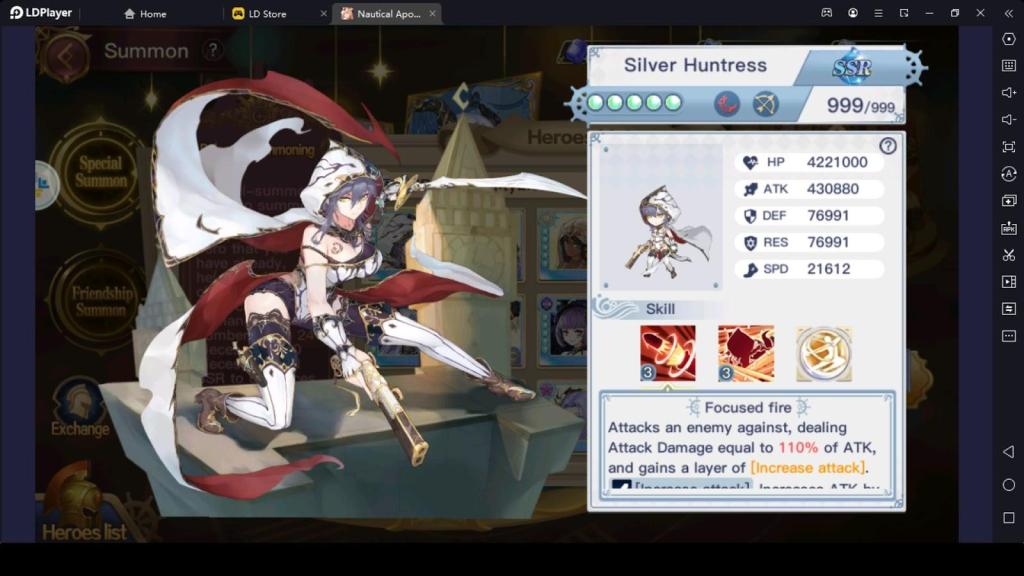Select the gold passive skill icon
The image size is (1024, 576).
click(x=824, y=353)
